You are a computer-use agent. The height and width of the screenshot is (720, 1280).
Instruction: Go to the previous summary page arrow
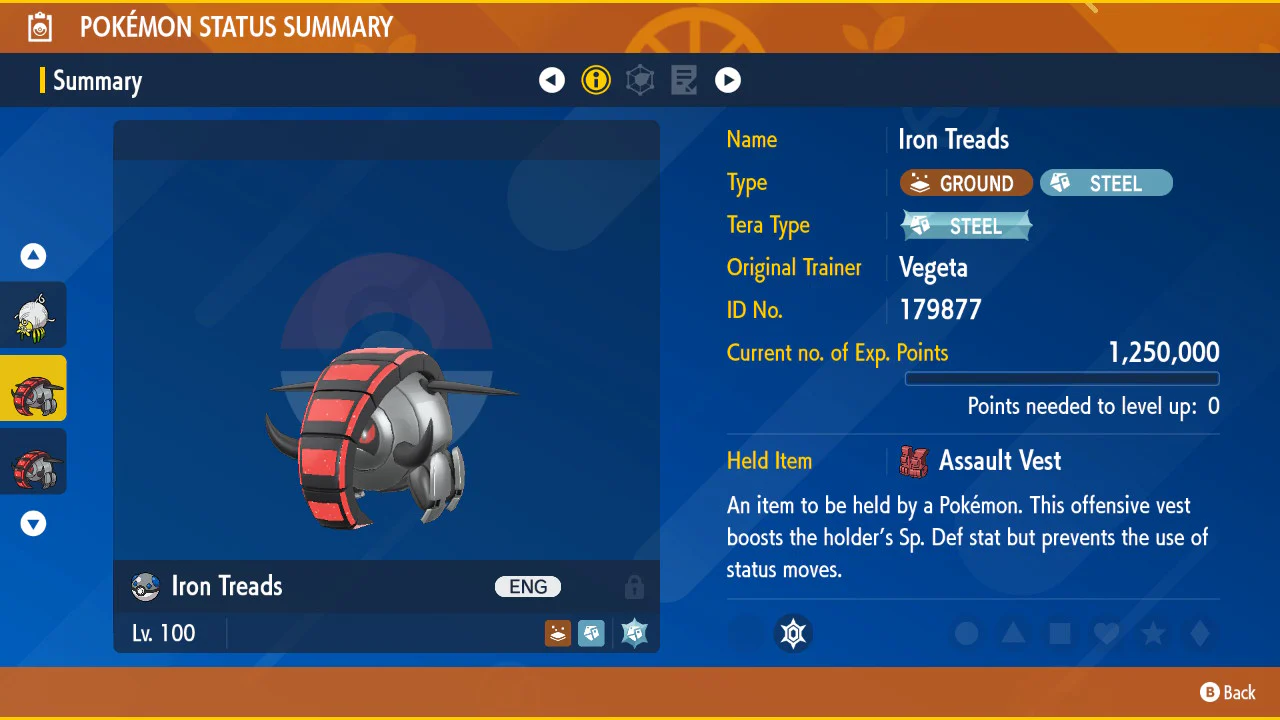point(552,80)
